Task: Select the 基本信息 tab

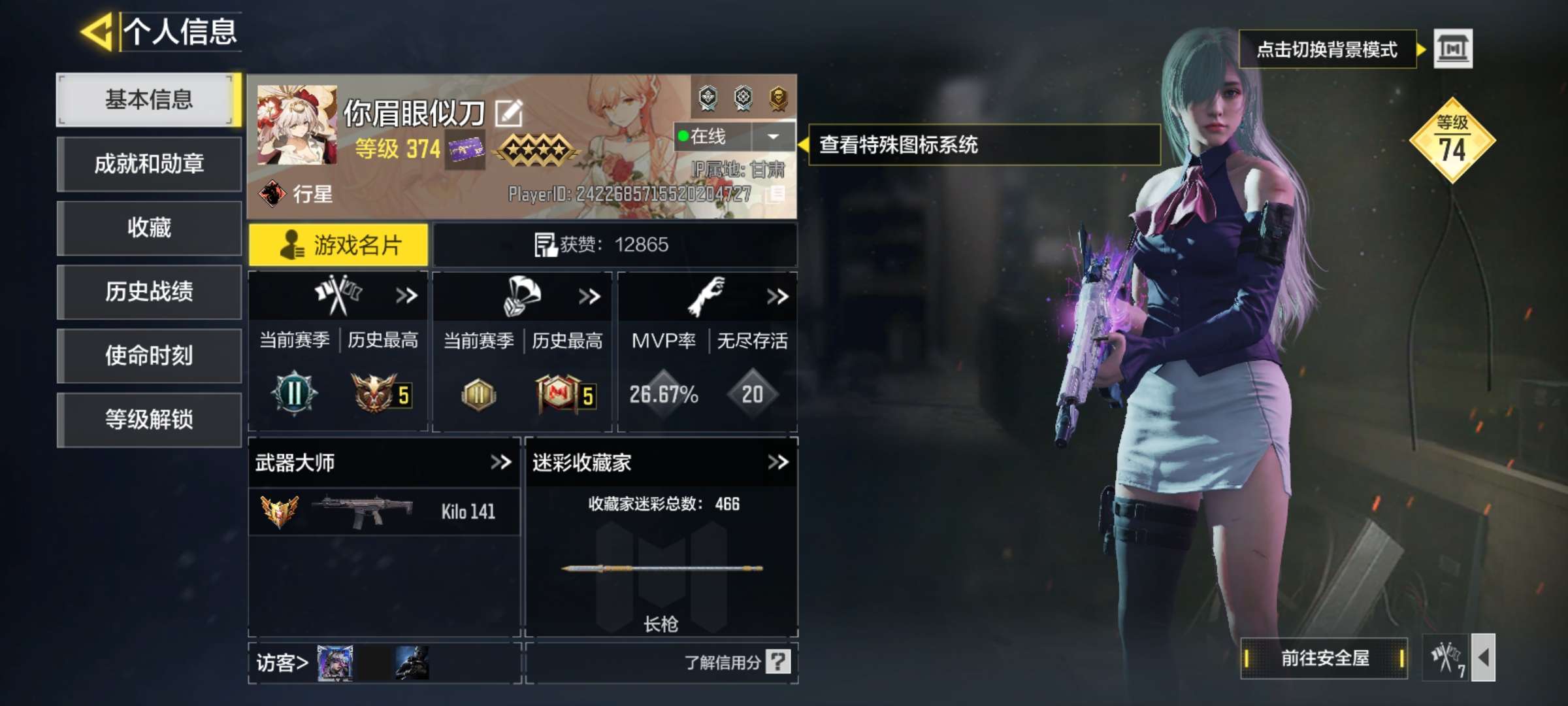Action: (149, 99)
